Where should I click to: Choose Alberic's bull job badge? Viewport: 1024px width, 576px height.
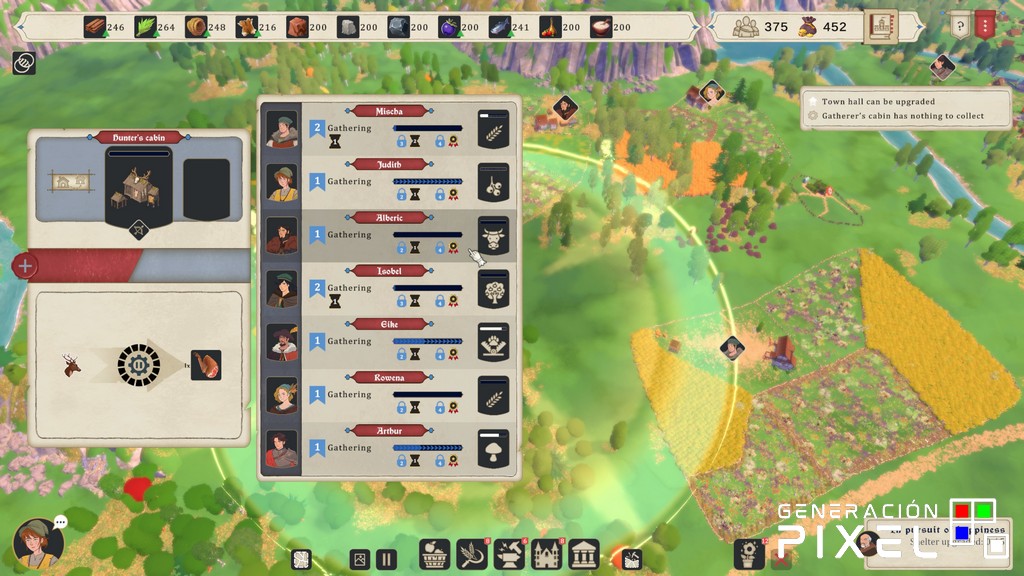pos(493,235)
